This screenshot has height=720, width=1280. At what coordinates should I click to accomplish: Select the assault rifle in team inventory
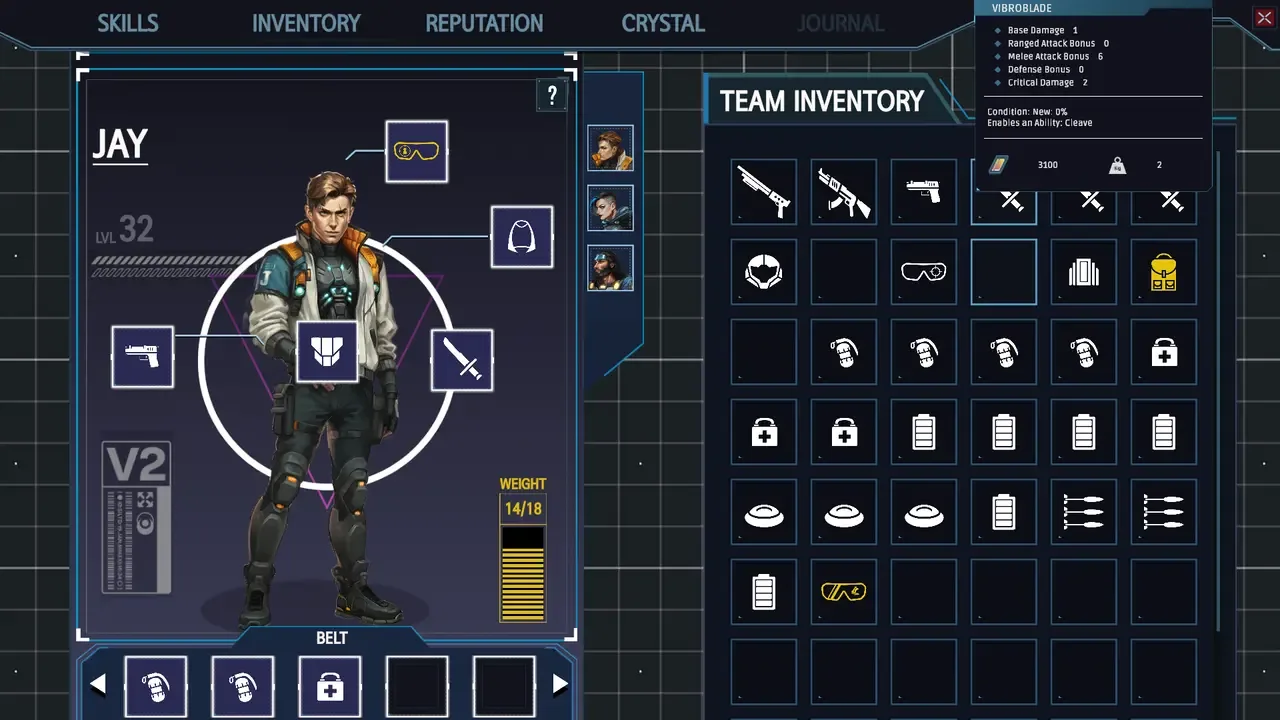[x=844, y=191]
